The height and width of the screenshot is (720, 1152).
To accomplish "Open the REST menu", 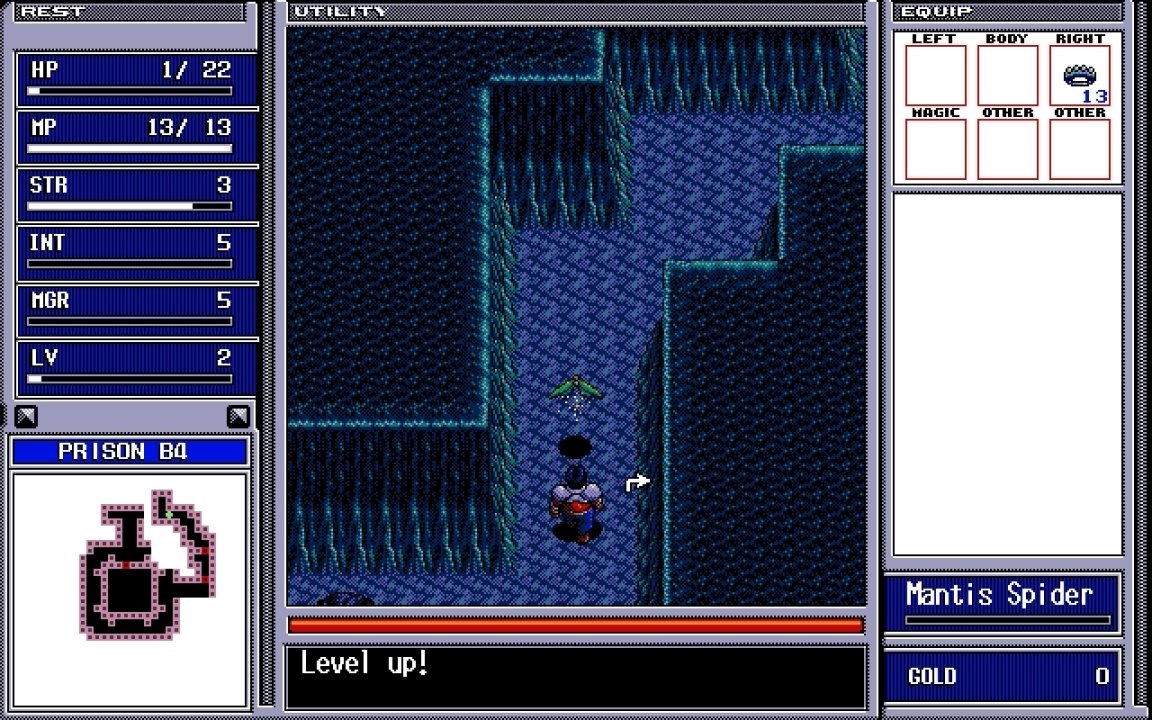I will click(x=53, y=12).
